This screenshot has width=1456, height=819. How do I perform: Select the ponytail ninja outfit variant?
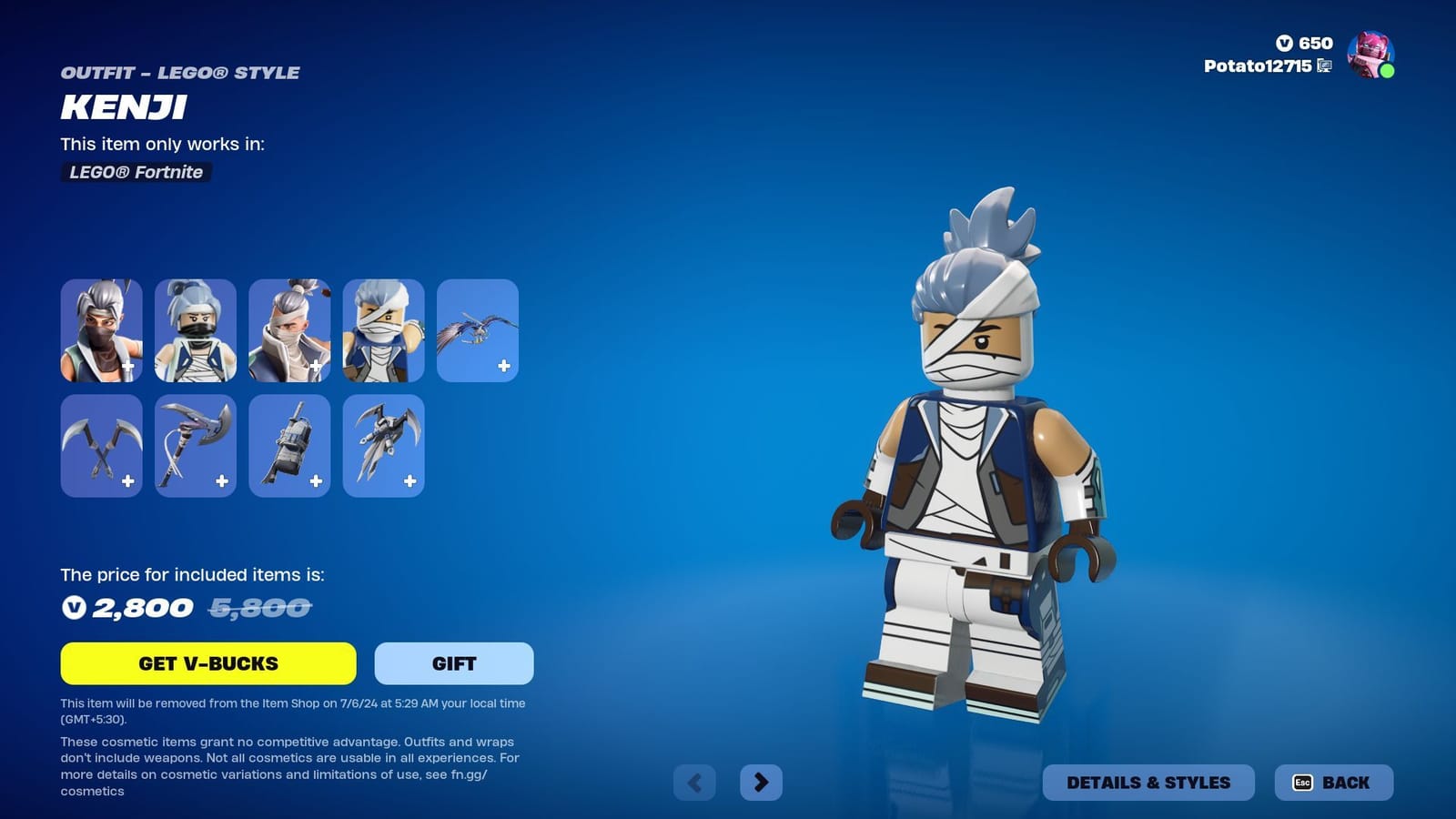point(195,330)
